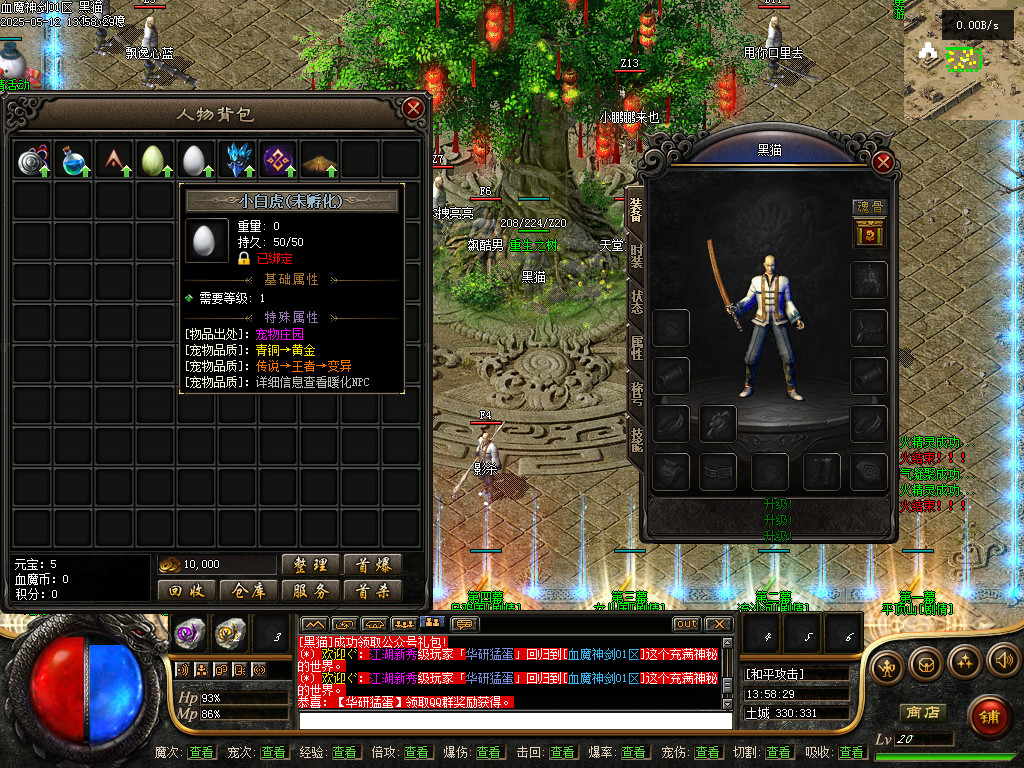Select the green egg in the backpack
1024x768 pixels.
click(154, 160)
